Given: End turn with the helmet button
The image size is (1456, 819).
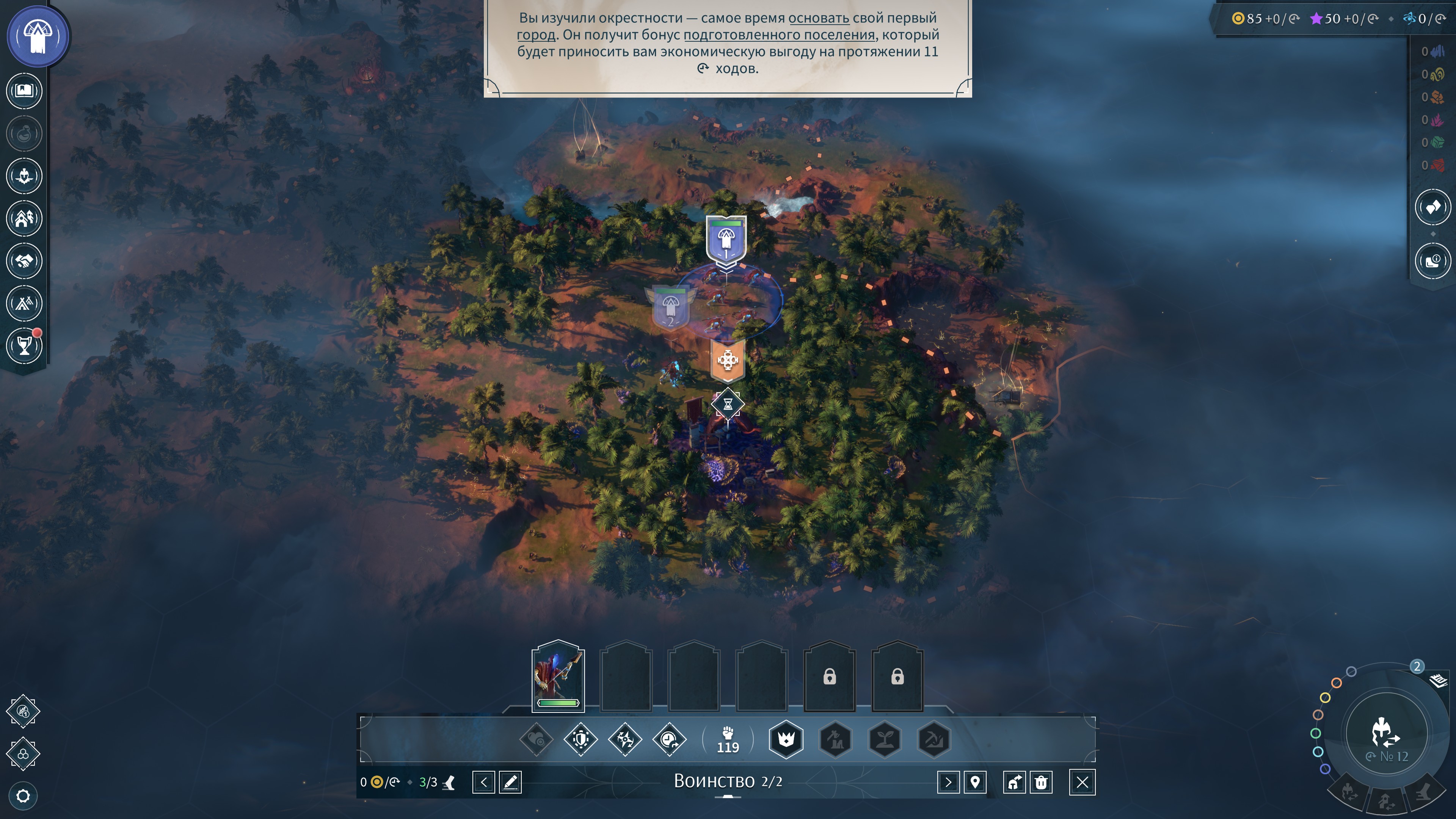Looking at the screenshot, I should (x=1385, y=734).
